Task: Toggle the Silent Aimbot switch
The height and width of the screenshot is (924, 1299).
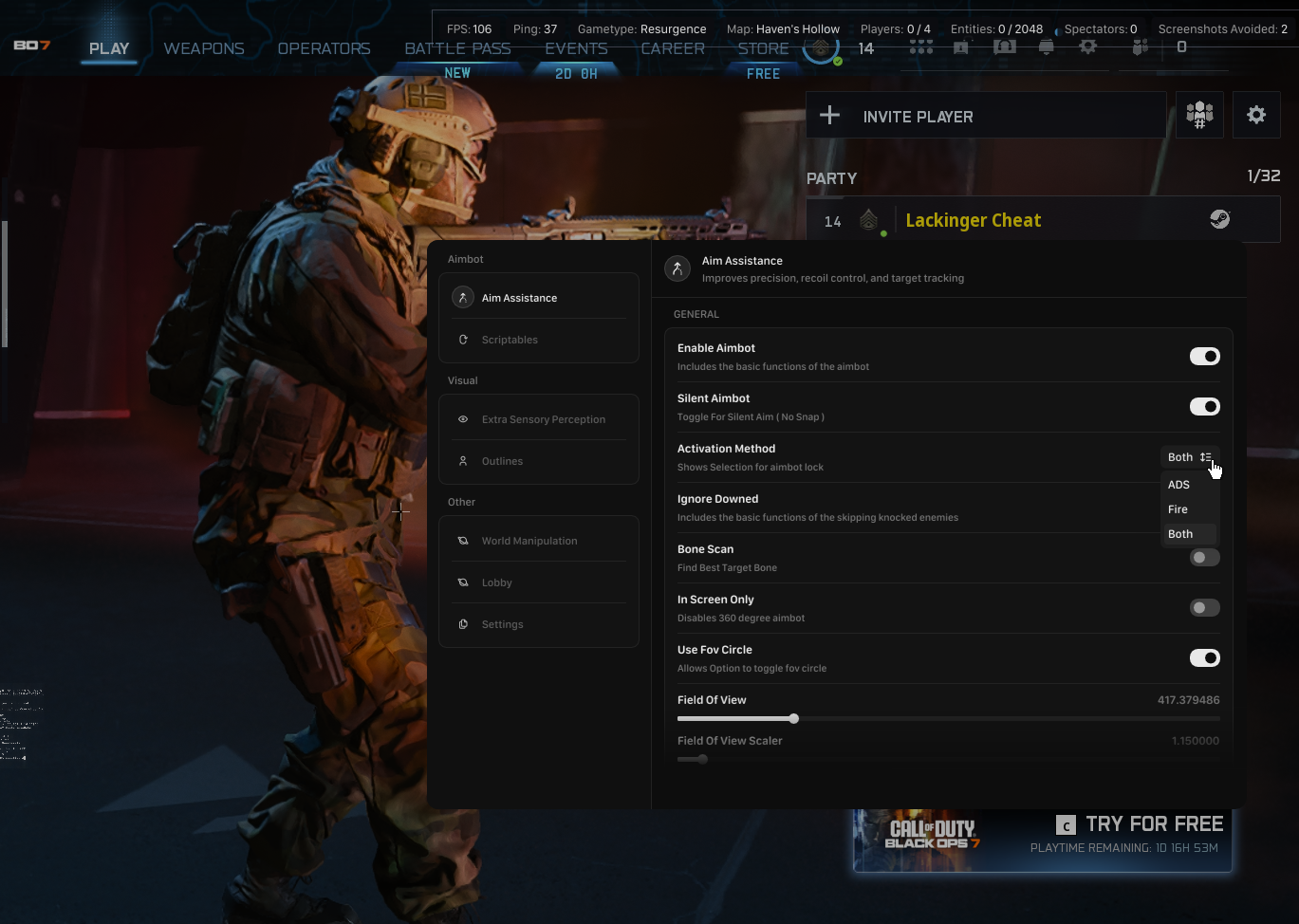Action: tap(1204, 407)
